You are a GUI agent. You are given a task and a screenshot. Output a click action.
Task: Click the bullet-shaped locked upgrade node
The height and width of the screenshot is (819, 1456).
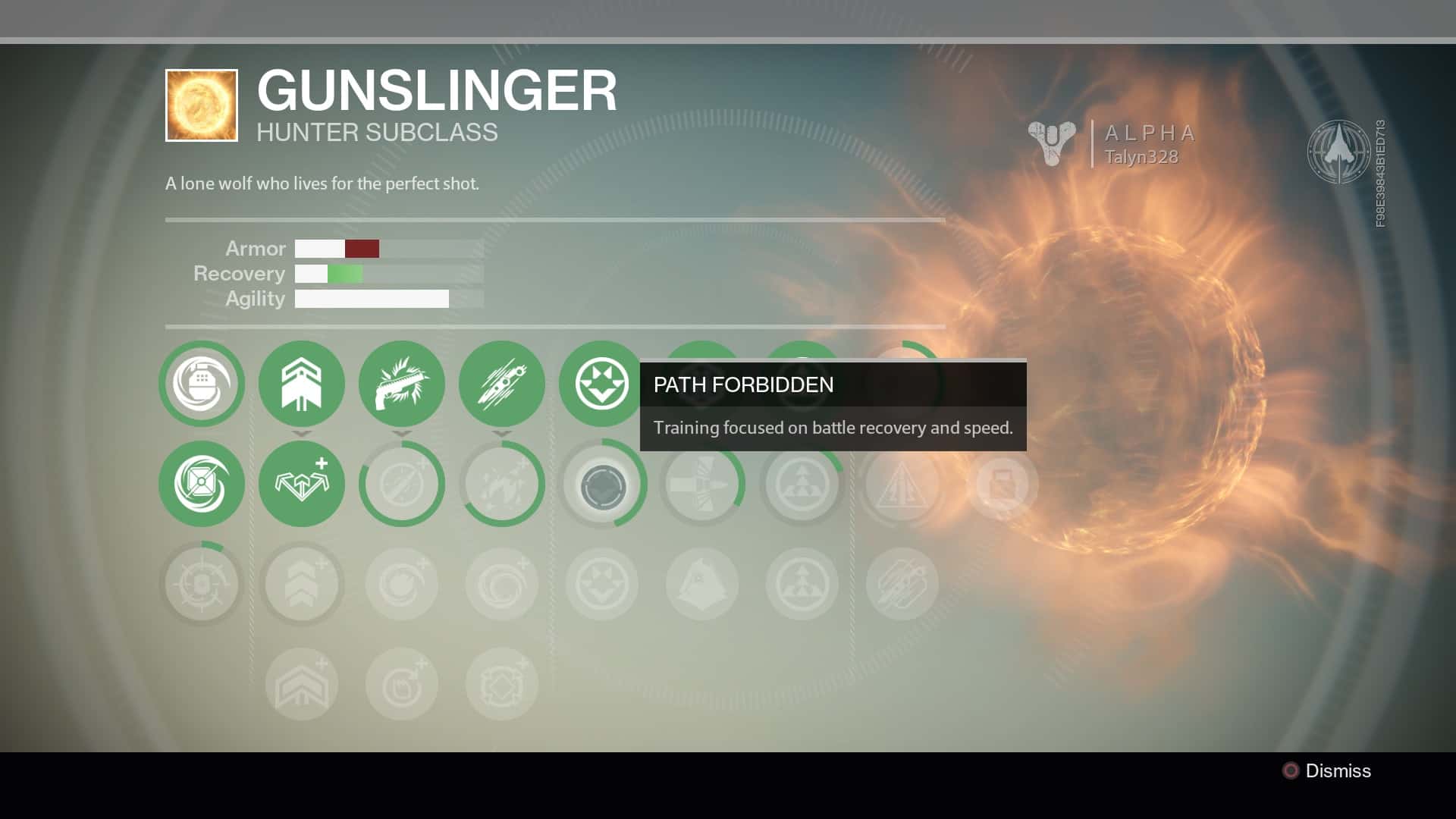pyautogui.click(x=701, y=484)
